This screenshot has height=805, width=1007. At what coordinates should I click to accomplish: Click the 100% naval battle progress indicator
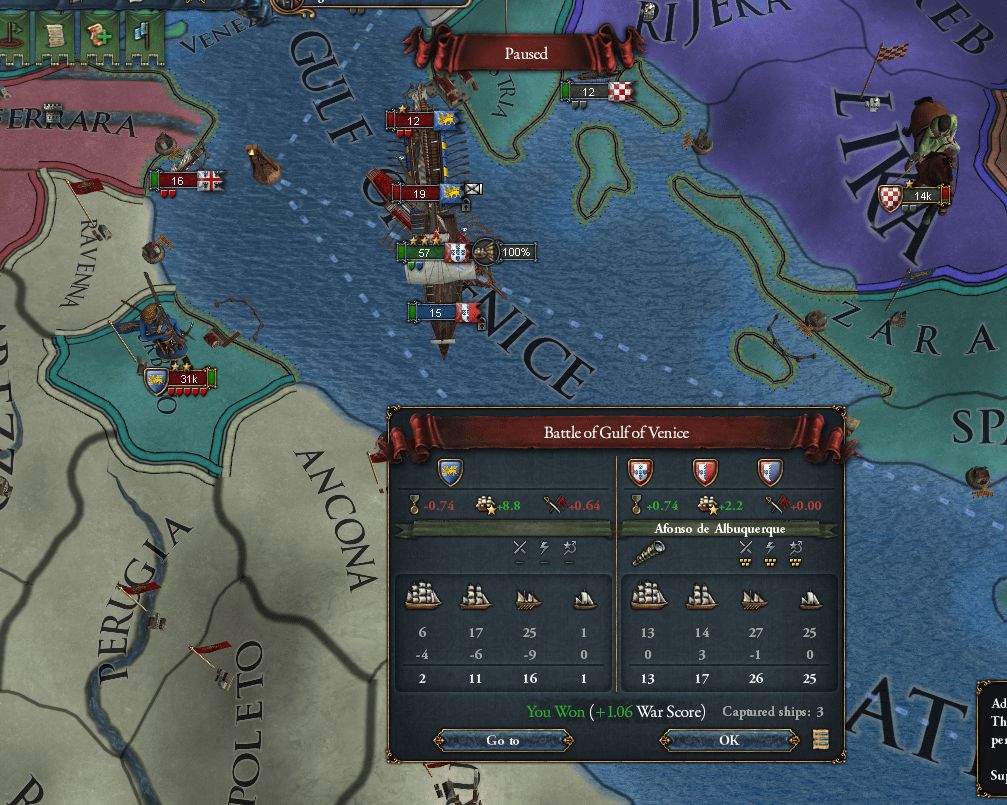[x=514, y=252]
